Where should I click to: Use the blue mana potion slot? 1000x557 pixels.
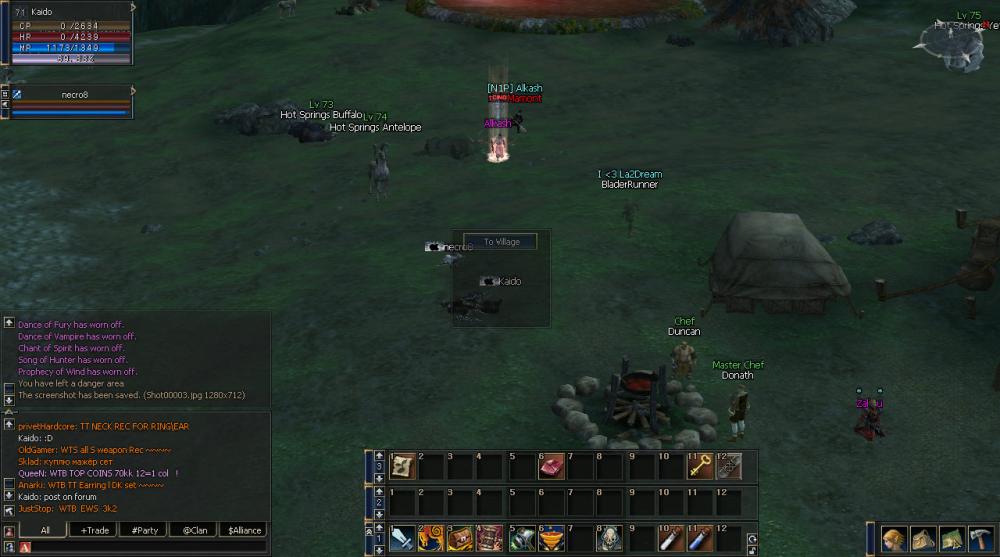pos(700,539)
